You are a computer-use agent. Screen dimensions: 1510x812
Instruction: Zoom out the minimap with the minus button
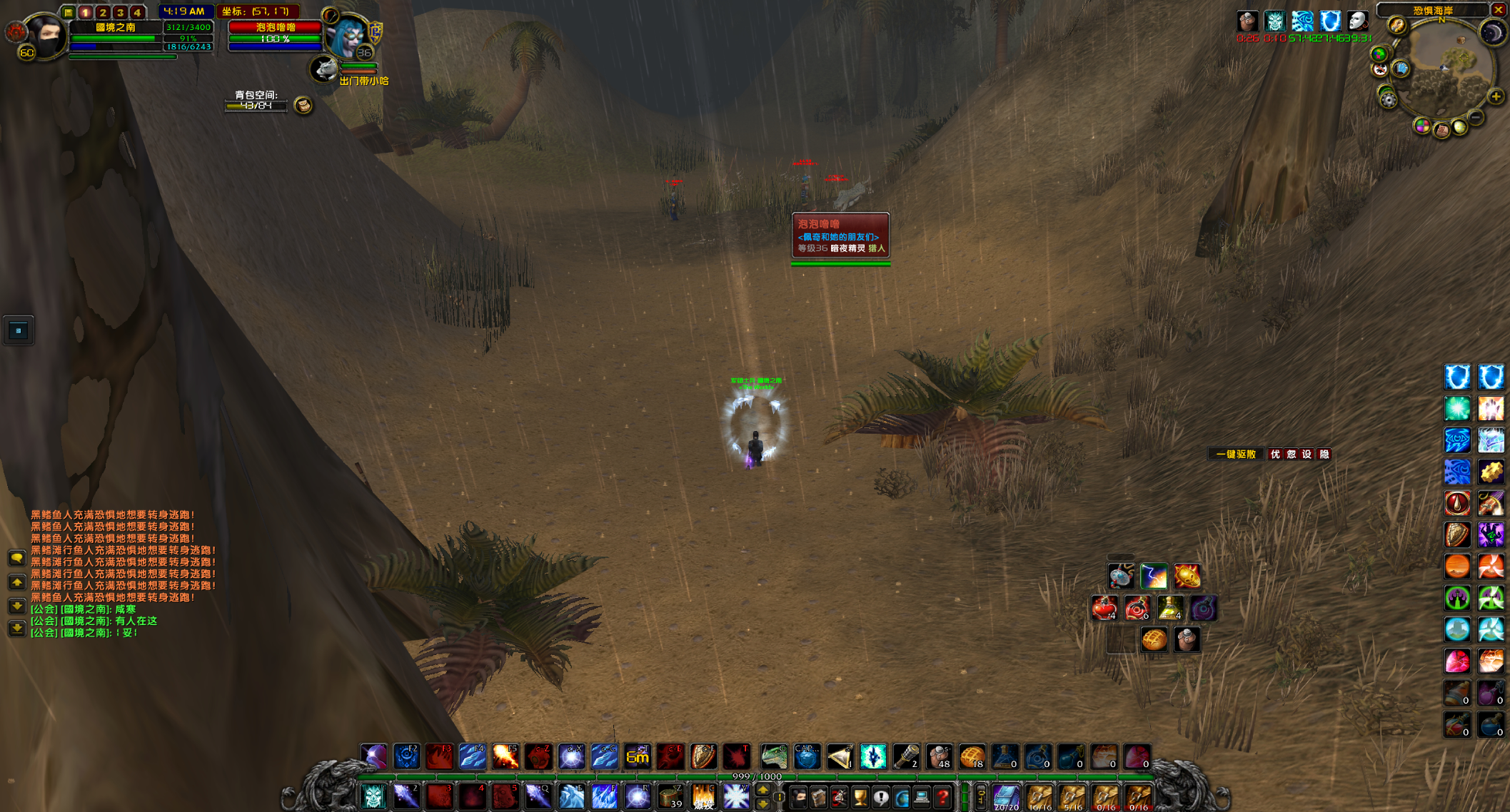[1476, 117]
